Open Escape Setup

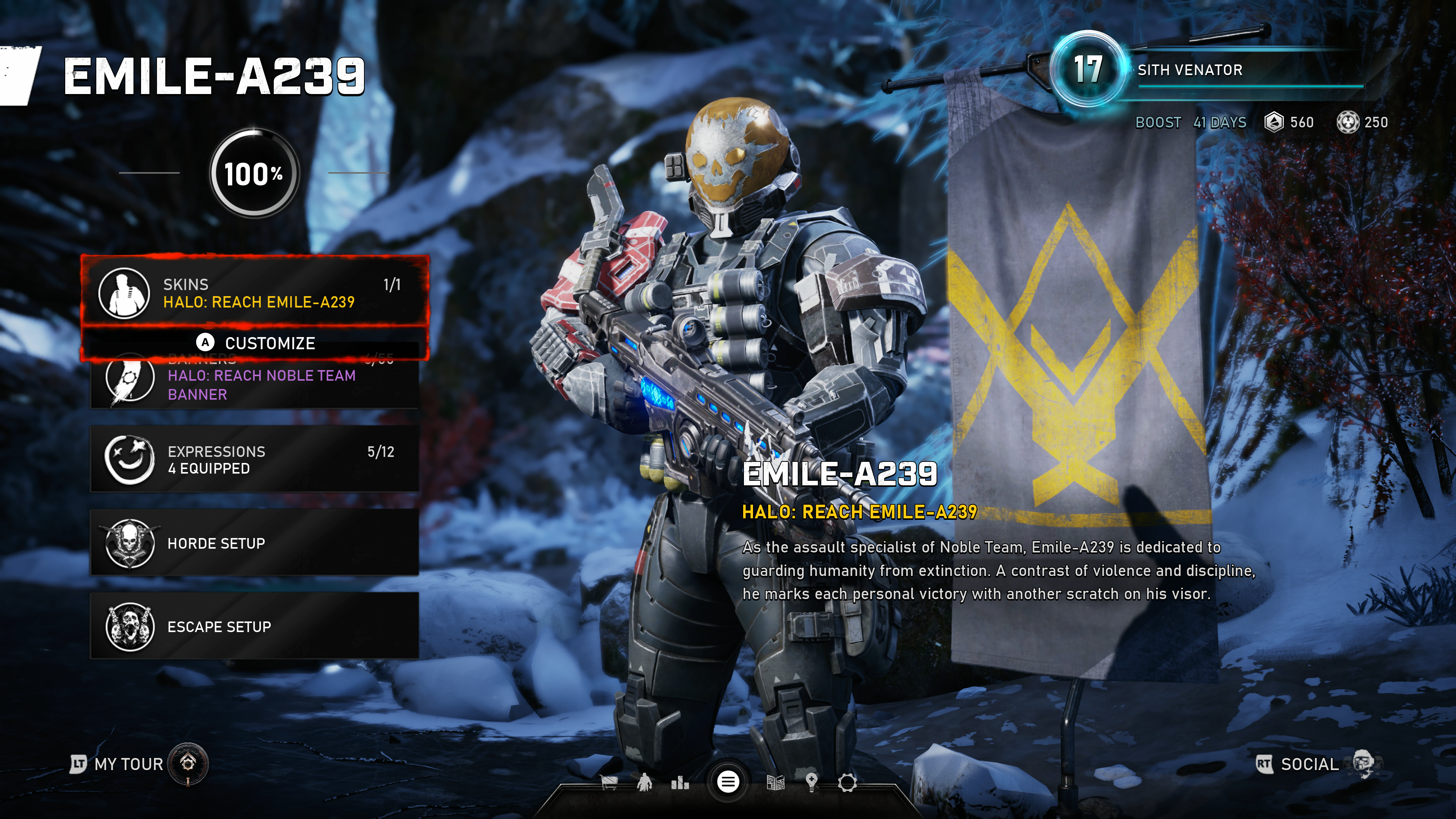254,626
